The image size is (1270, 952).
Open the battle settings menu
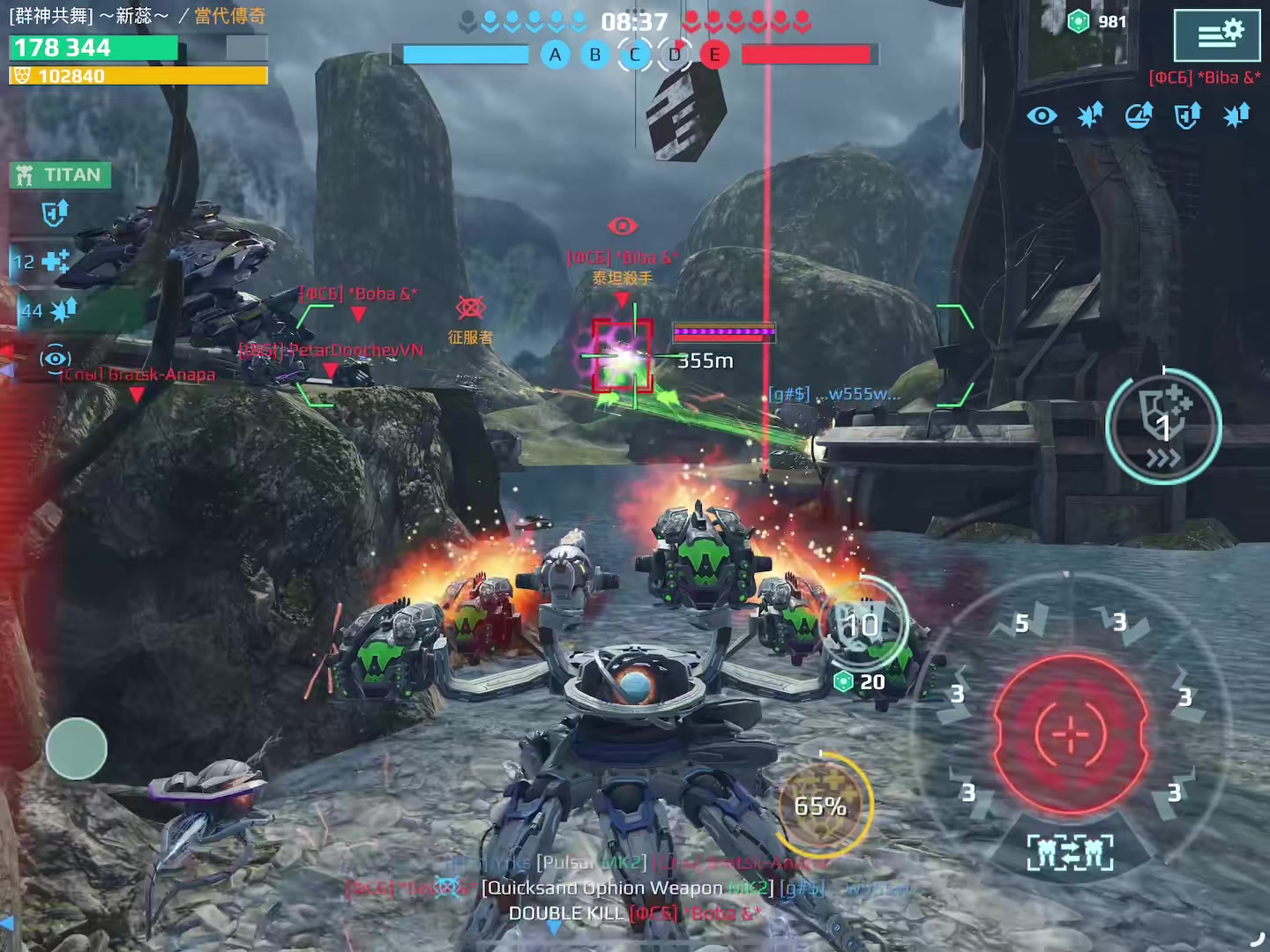click(x=1217, y=35)
